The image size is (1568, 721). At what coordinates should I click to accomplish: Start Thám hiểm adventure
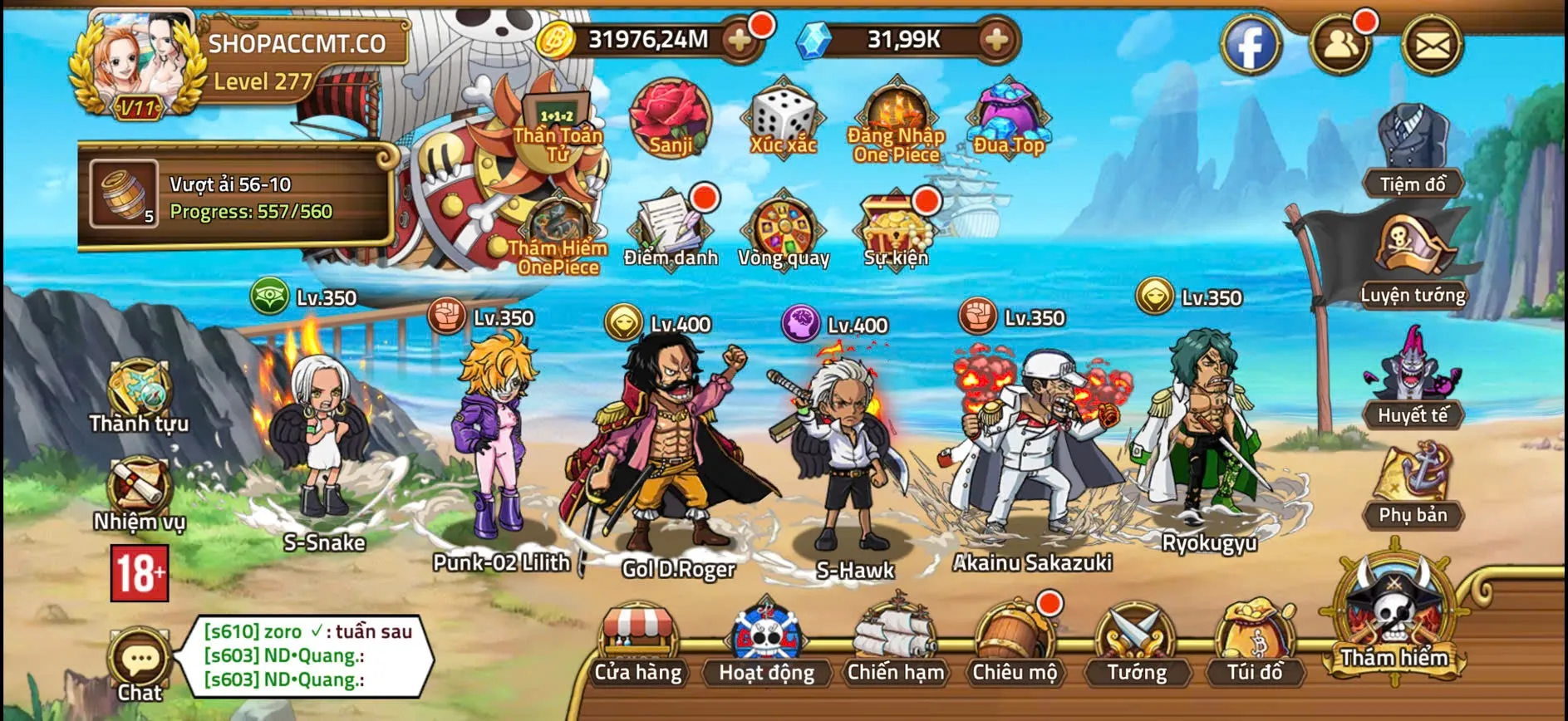point(1394,615)
